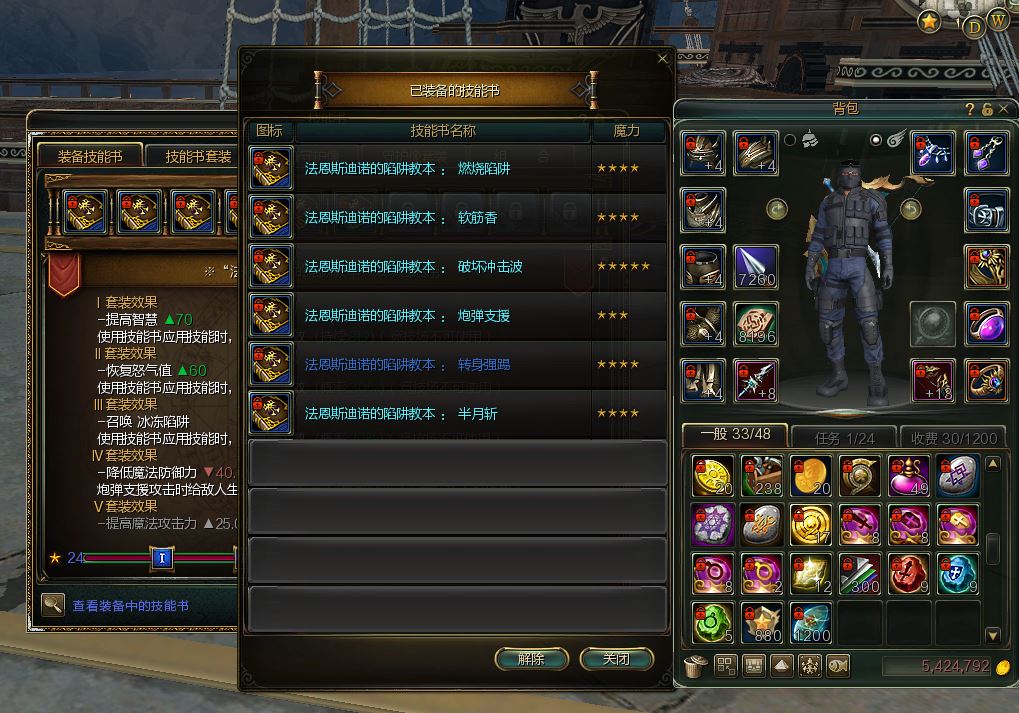
Task: Select the 燃烧陷阱 skill book row
Action: 456,169
